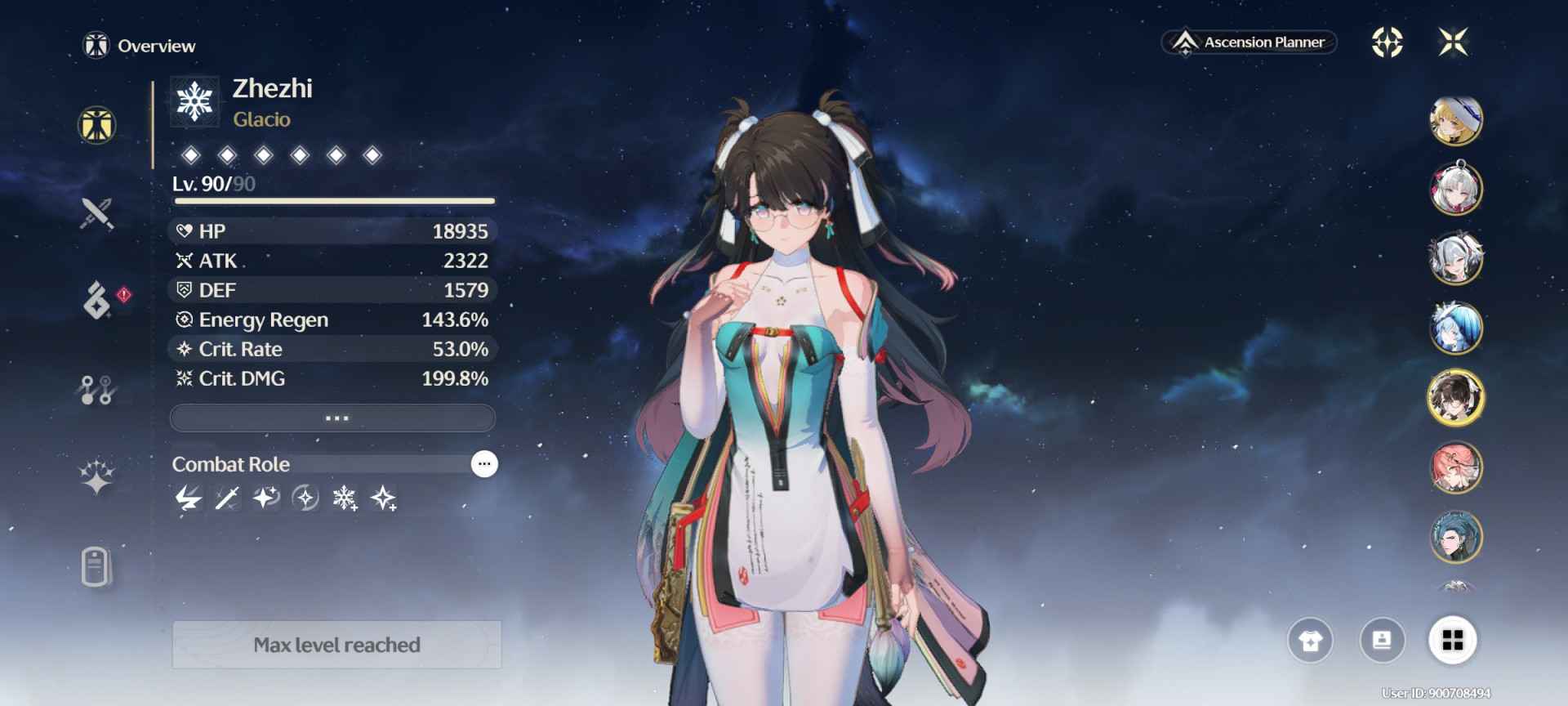The width and height of the screenshot is (1568, 706).
Task: Open the bottom sidebar tag-shaped tab
Action: (x=96, y=566)
